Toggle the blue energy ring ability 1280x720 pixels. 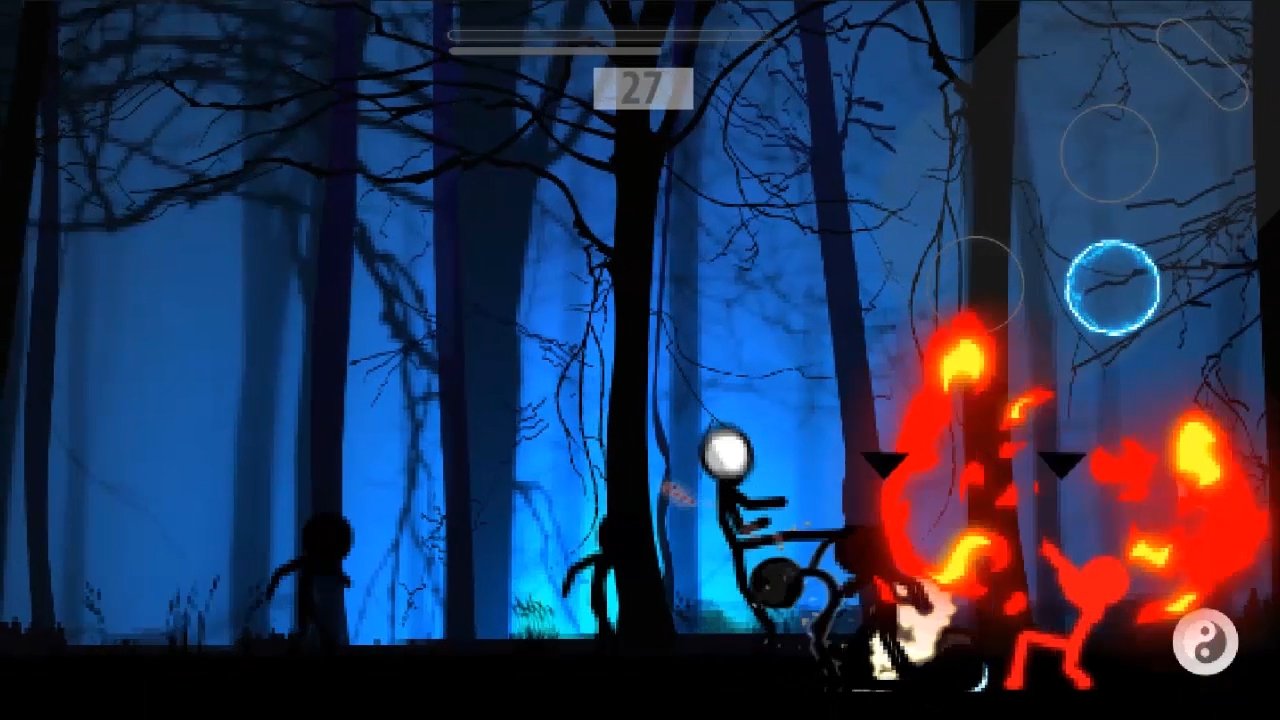[1110, 287]
